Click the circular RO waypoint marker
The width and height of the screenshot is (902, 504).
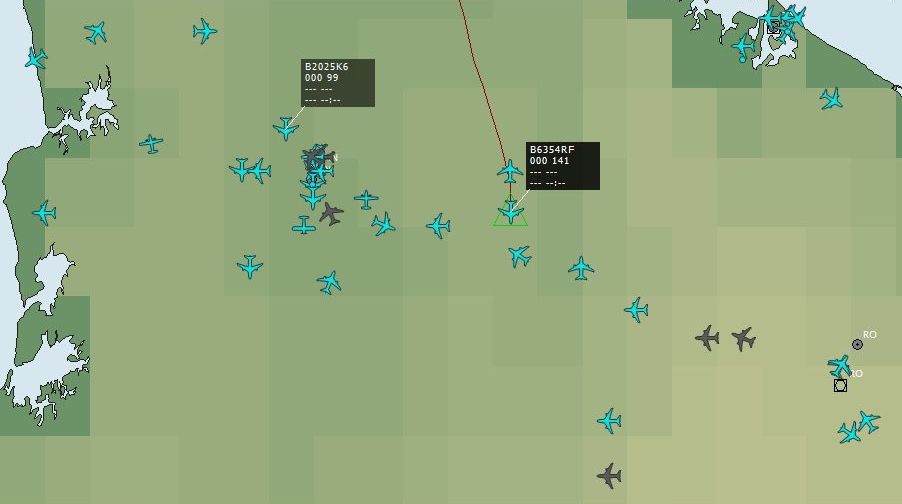(x=857, y=344)
